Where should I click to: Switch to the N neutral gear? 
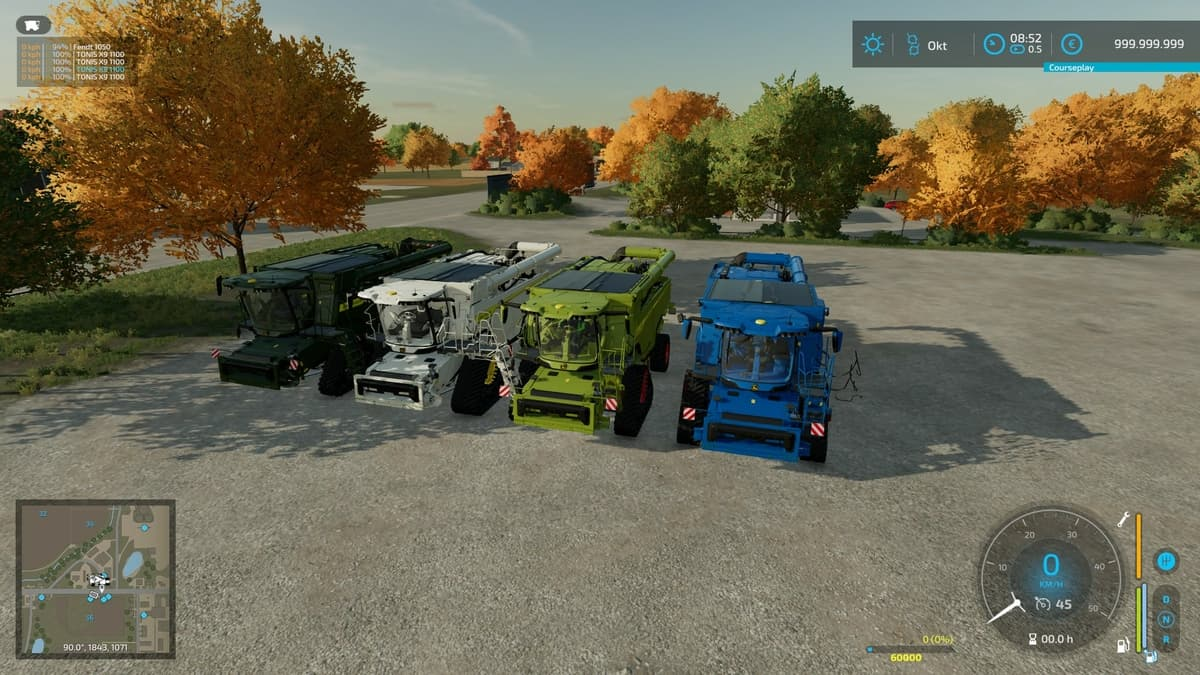[1165, 619]
